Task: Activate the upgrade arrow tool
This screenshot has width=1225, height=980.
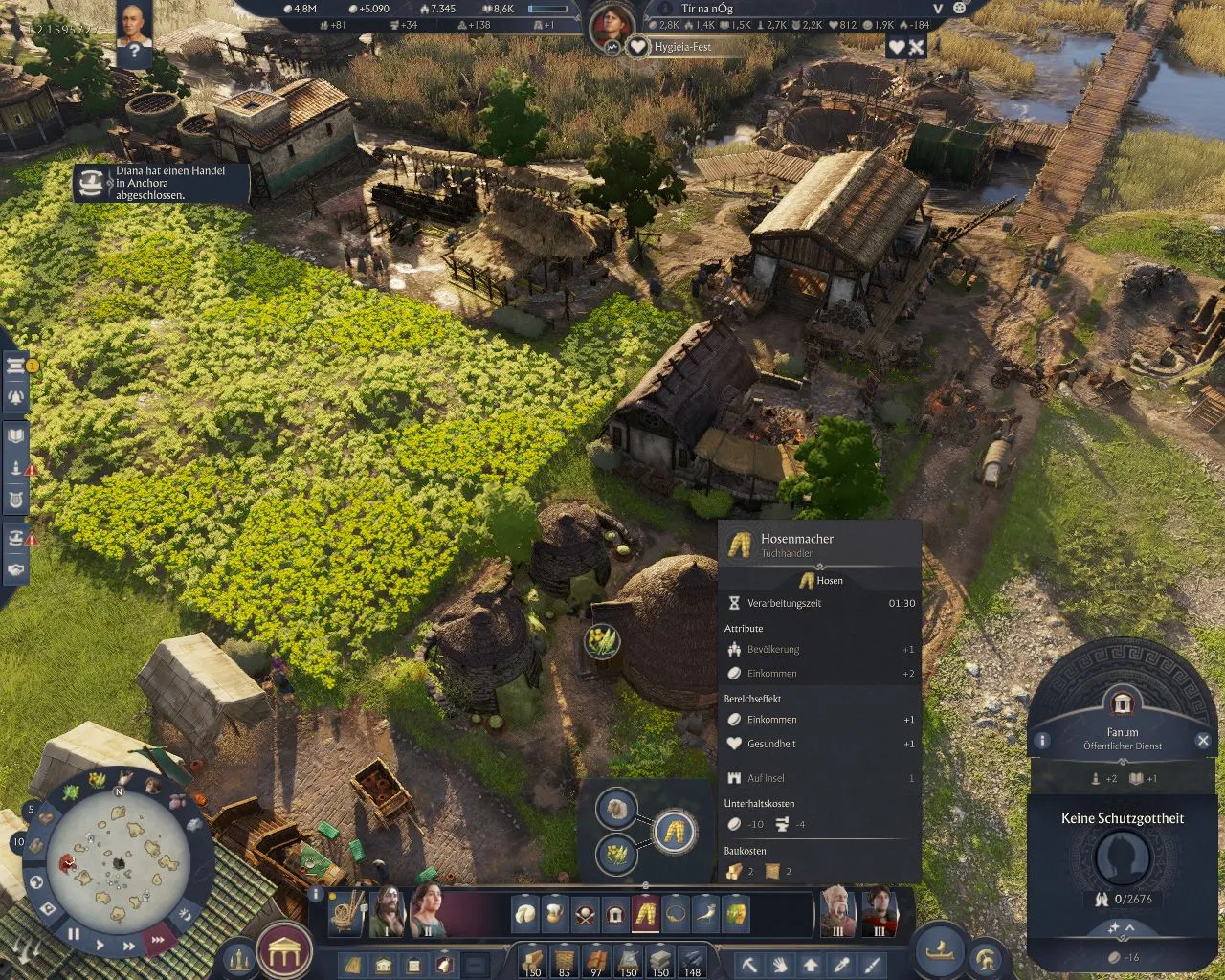Action: (x=811, y=964)
